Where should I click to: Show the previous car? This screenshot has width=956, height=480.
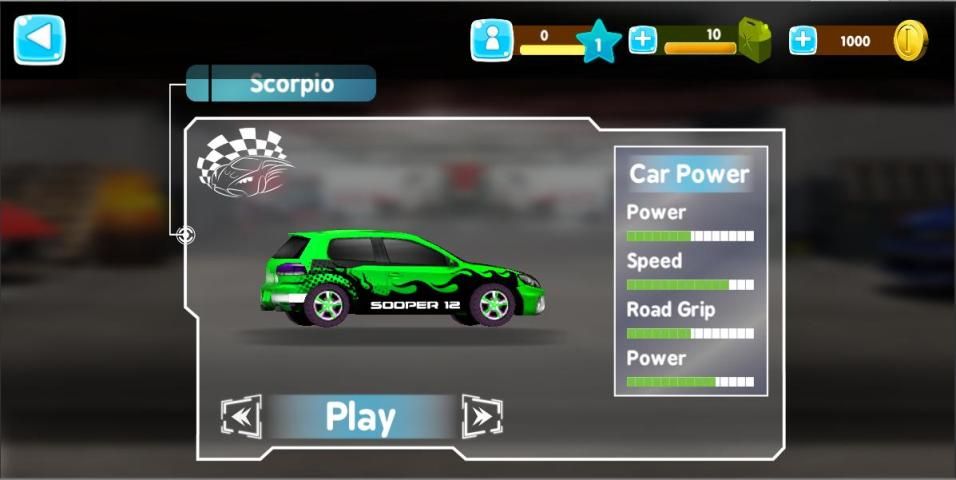pos(241,416)
